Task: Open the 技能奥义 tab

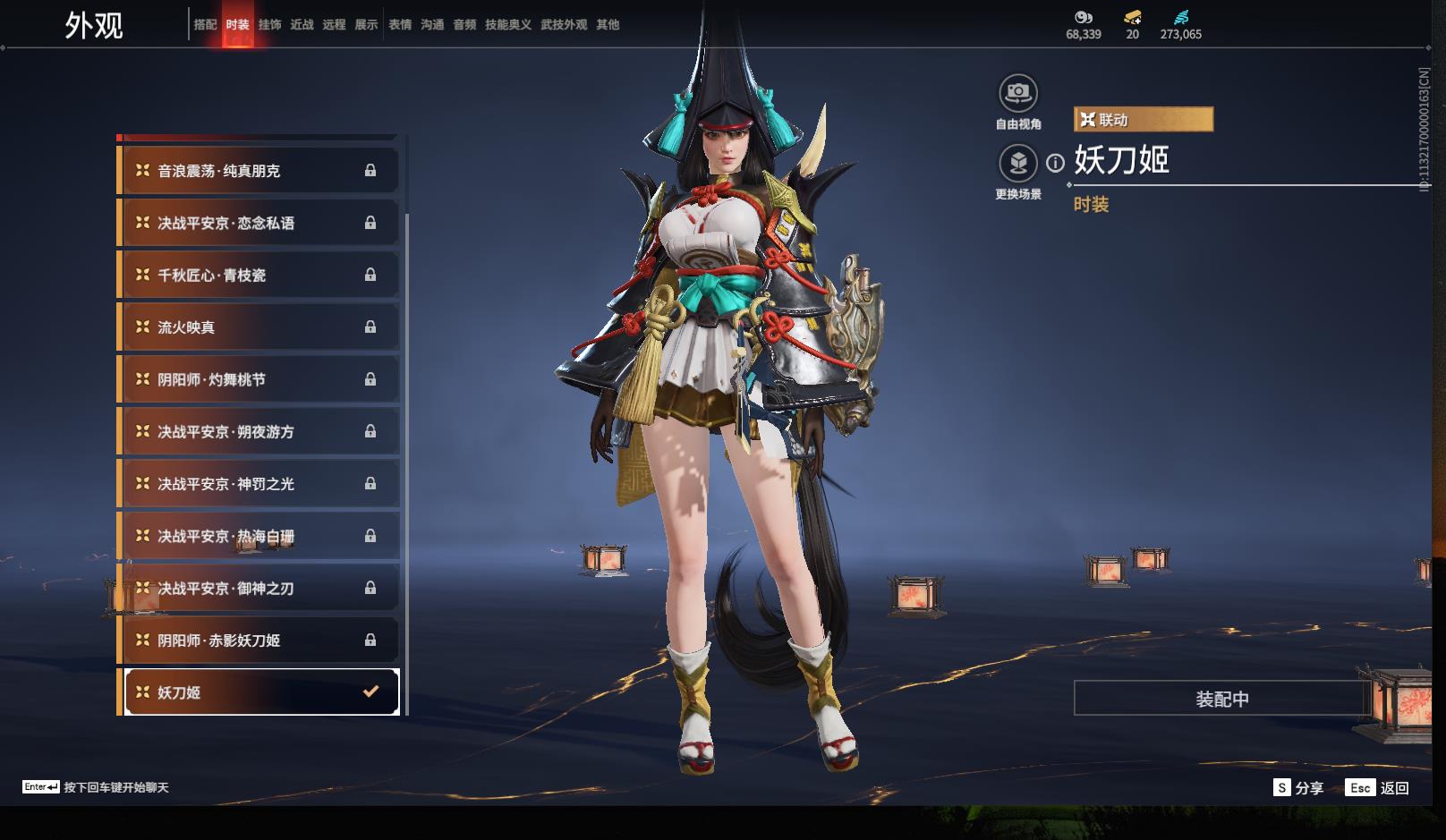Action: pyautogui.click(x=508, y=25)
